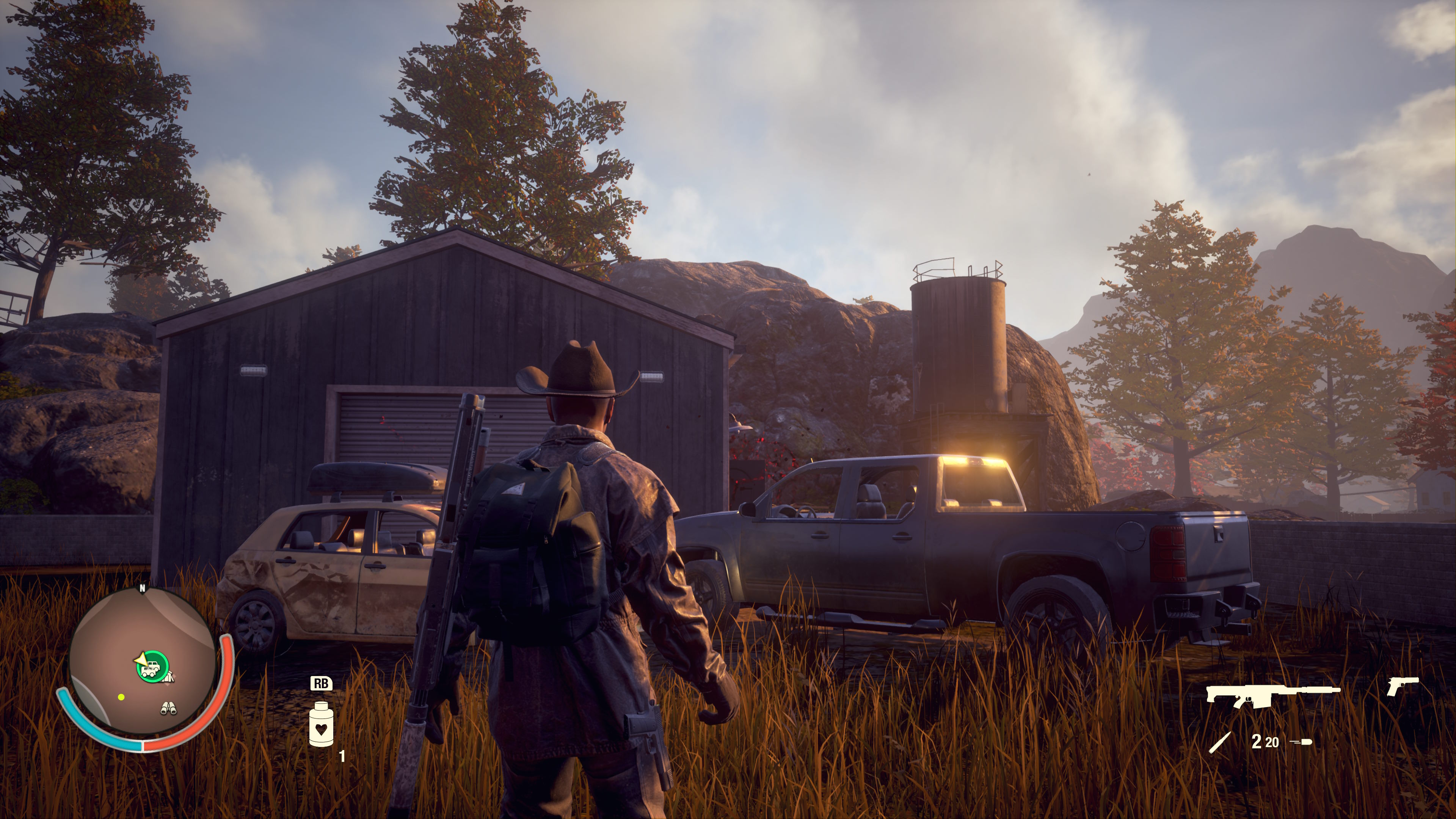Select the binoculars marker on the minimap
This screenshot has height=819, width=1456.
[168, 708]
